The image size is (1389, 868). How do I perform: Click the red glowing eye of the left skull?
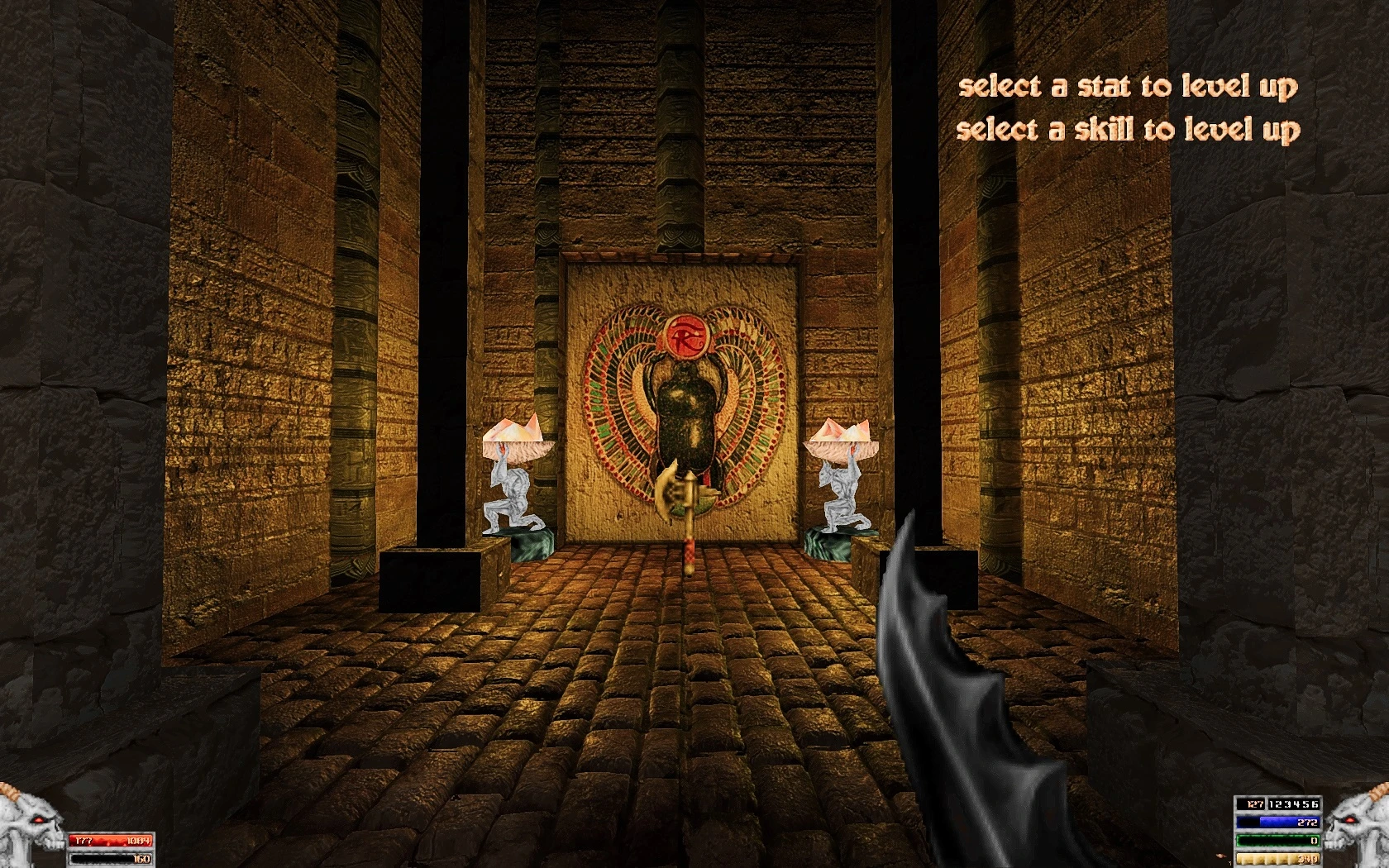[x=38, y=819]
